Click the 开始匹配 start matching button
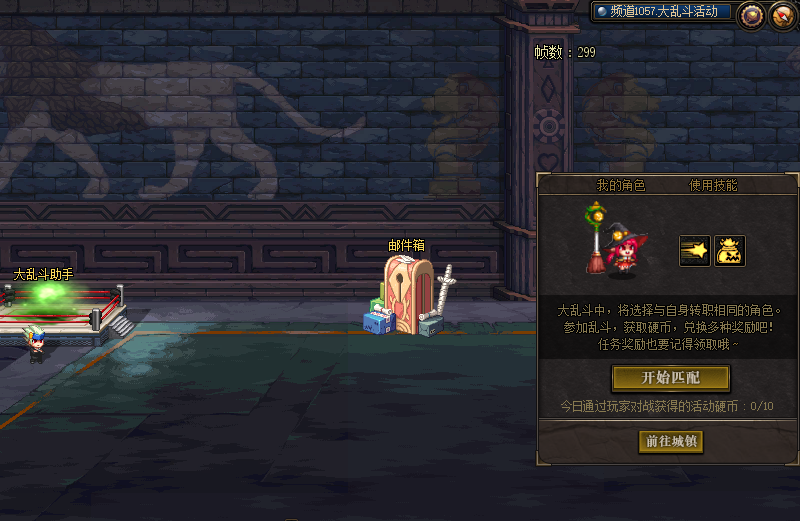The width and height of the screenshot is (800, 521). (x=670, y=377)
